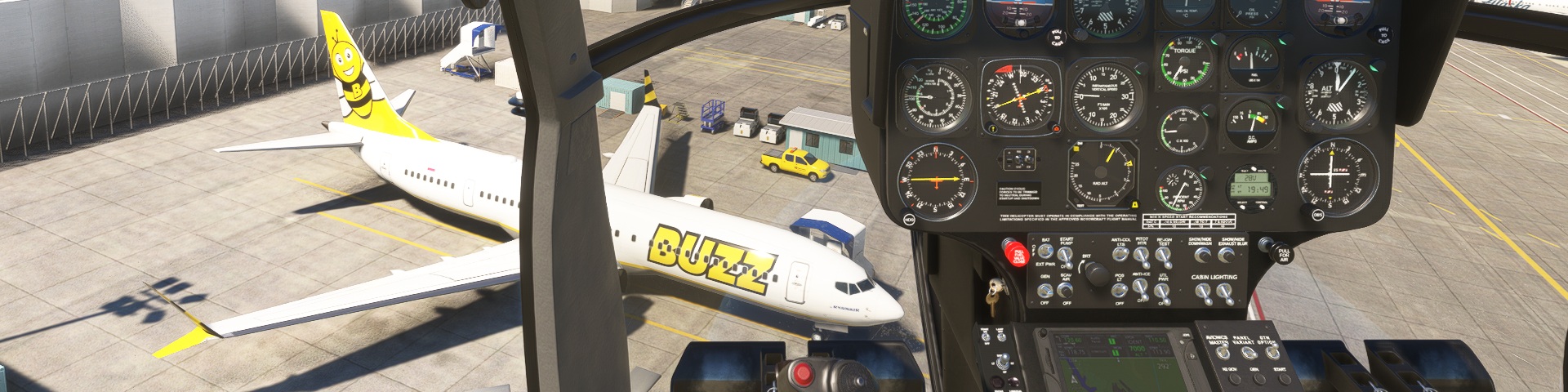Switch on the POS LT position light
The image size is (1568, 392).
click(x=1120, y=290)
